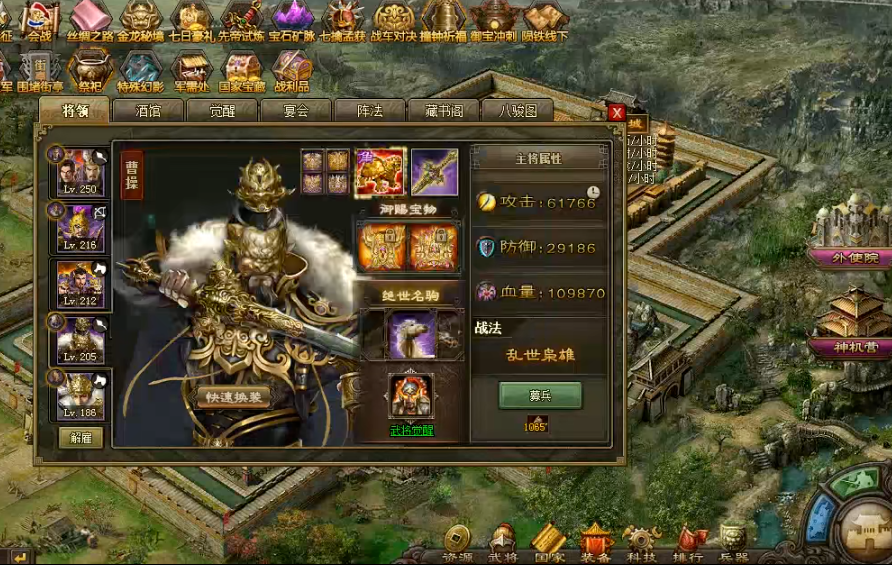
Task: Open the 科技 technology menu
Action: coord(640,545)
